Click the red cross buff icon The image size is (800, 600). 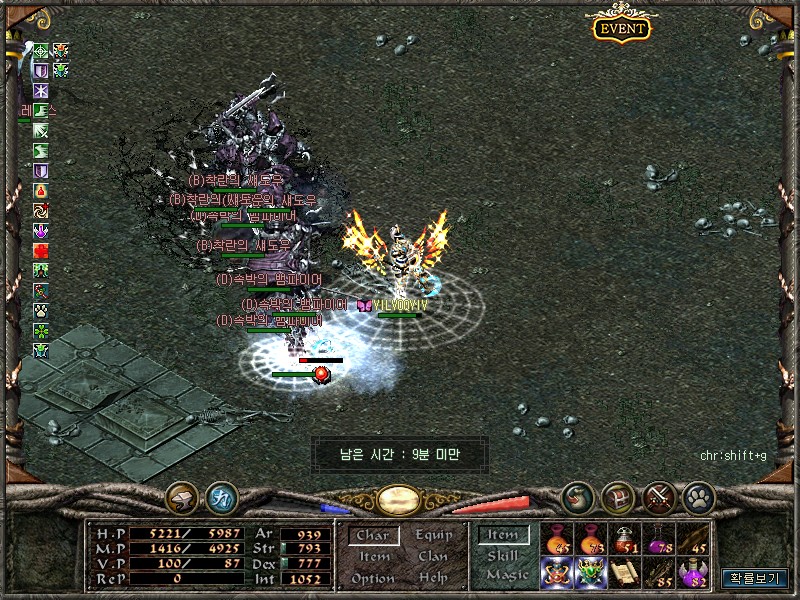(x=41, y=249)
